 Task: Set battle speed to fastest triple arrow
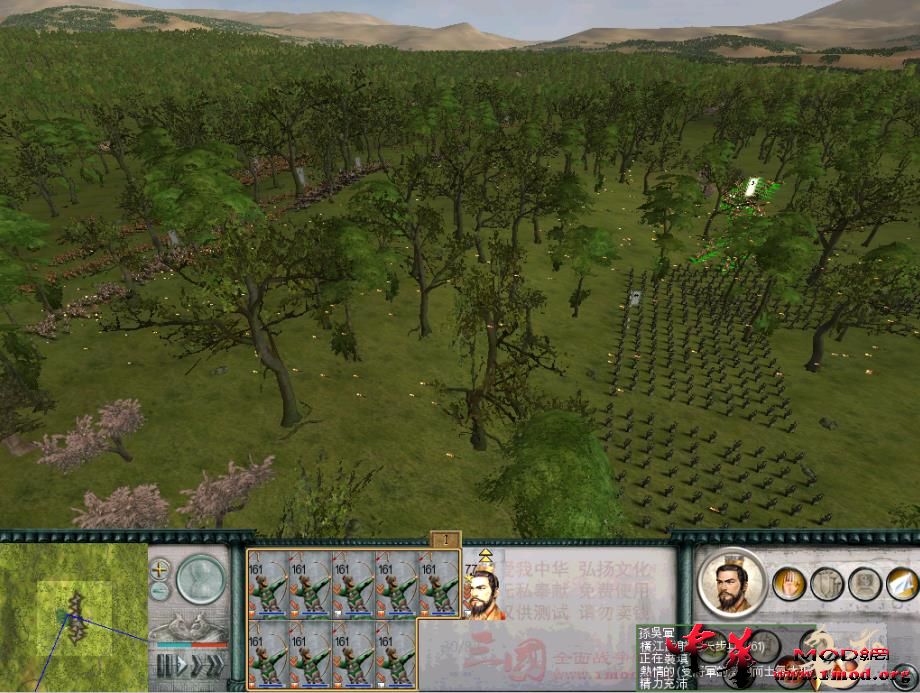click(x=216, y=666)
